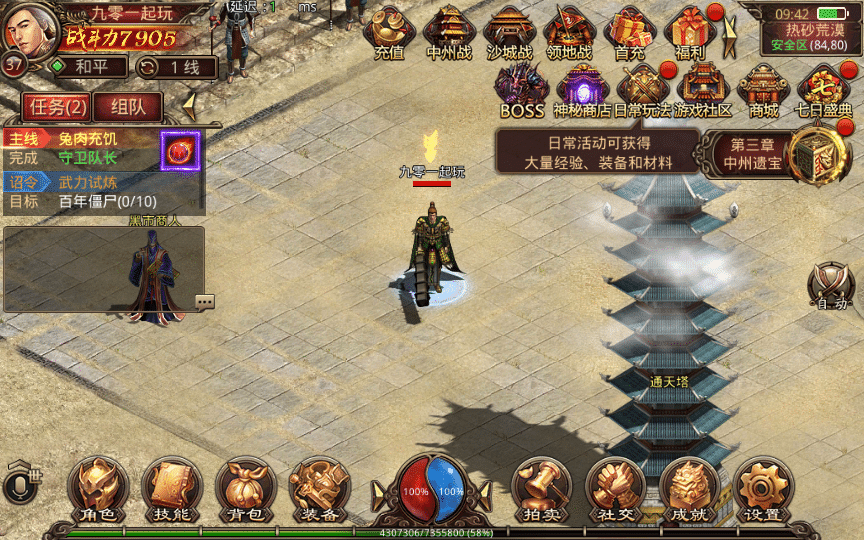Open the 中州战 event icon
The image size is (864, 540).
click(449, 31)
